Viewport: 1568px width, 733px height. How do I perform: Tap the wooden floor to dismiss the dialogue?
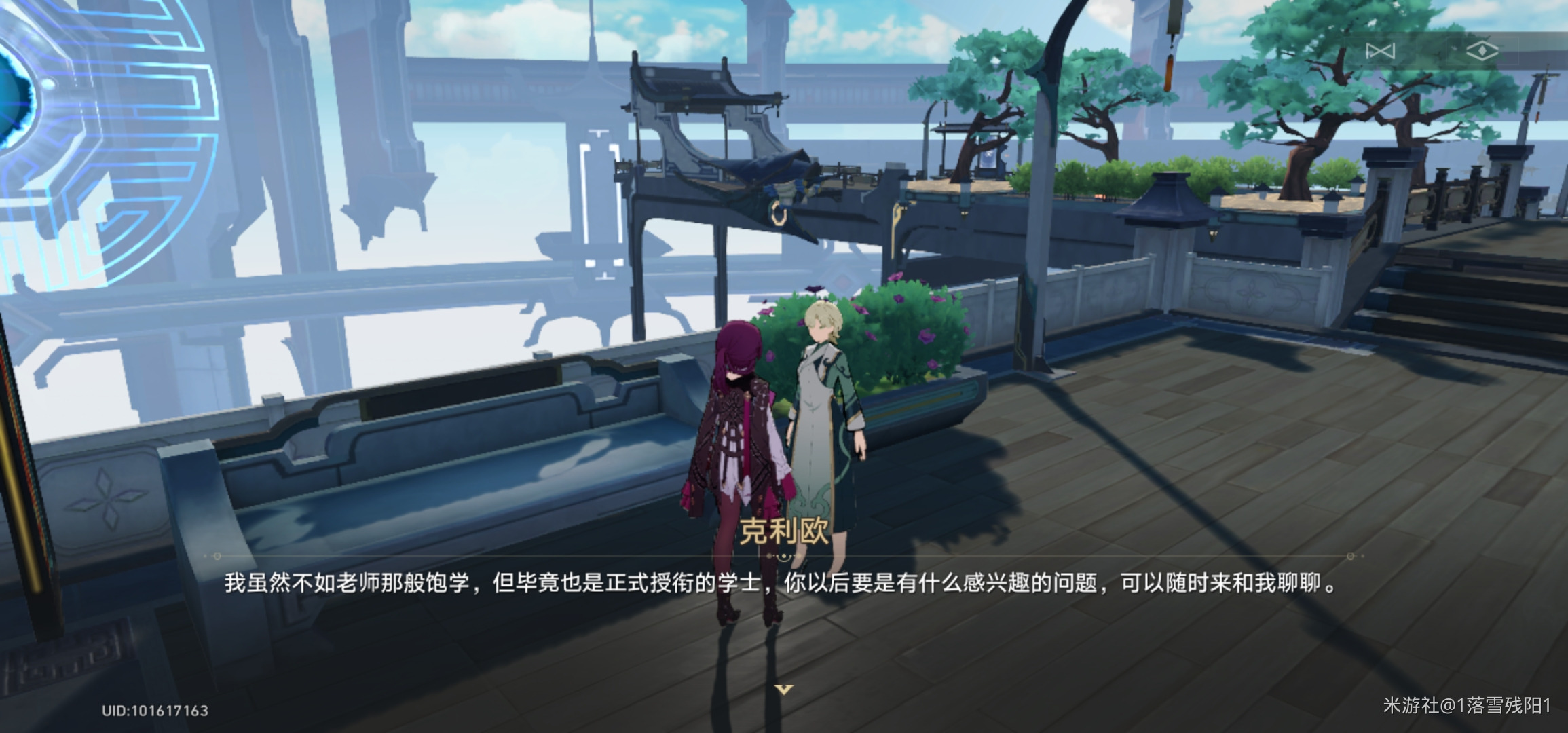point(1188,645)
